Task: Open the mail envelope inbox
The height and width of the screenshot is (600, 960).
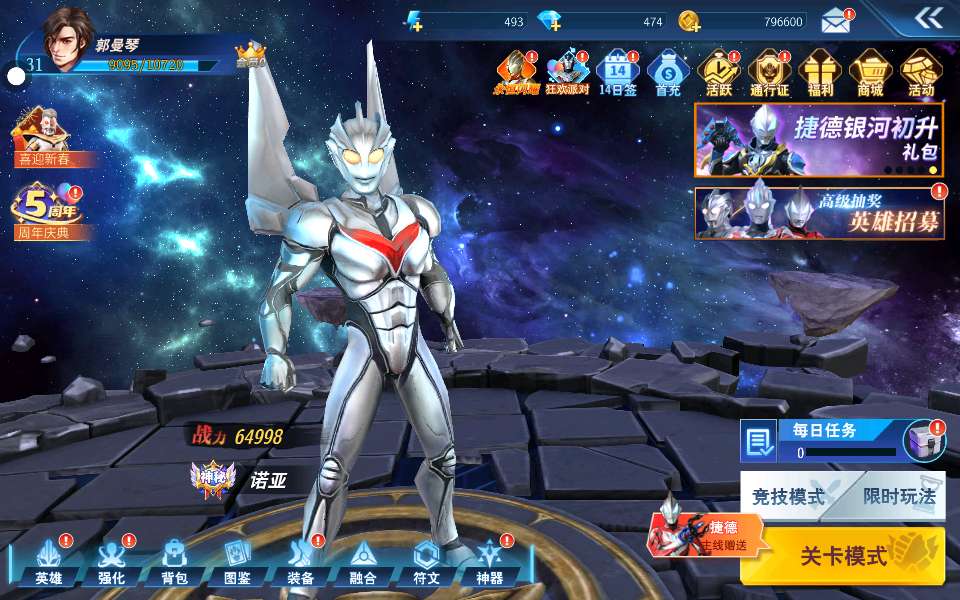Action: (x=836, y=20)
